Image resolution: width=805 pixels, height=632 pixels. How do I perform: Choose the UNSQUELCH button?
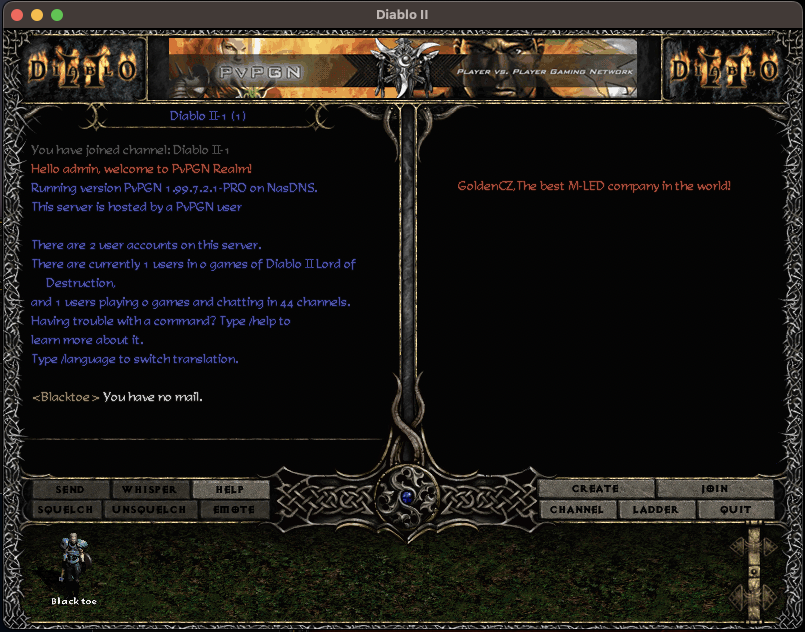(149, 510)
